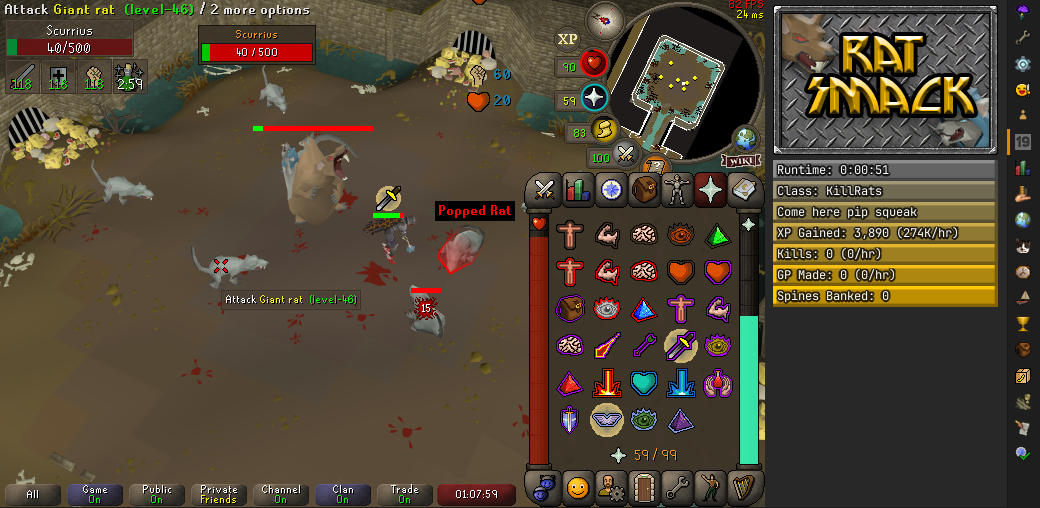The image size is (1040, 508).
Task: Toggle the Piety prayer icon
Action: (x=607, y=419)
